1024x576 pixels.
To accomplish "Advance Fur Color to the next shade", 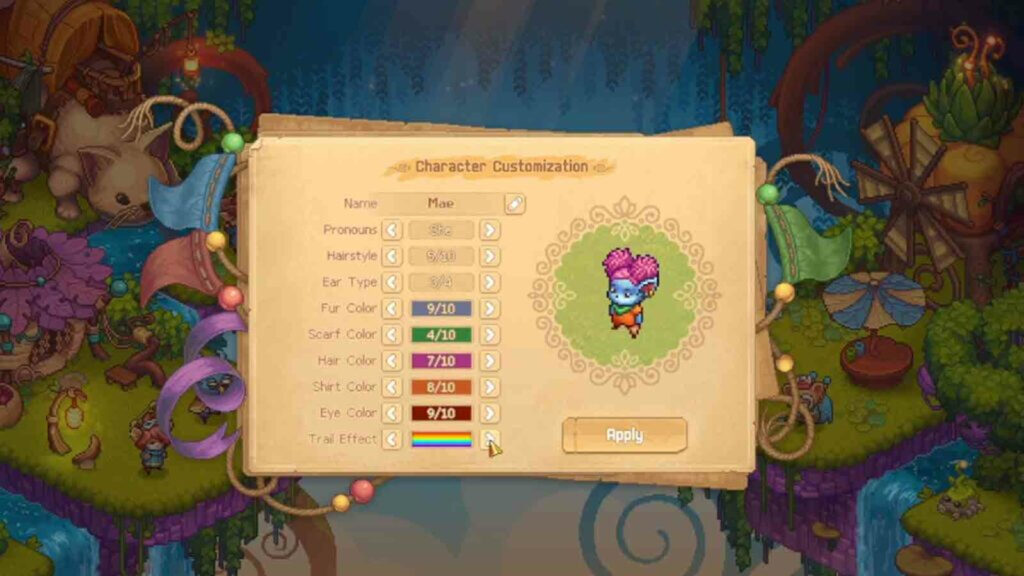I will (489, 309).
